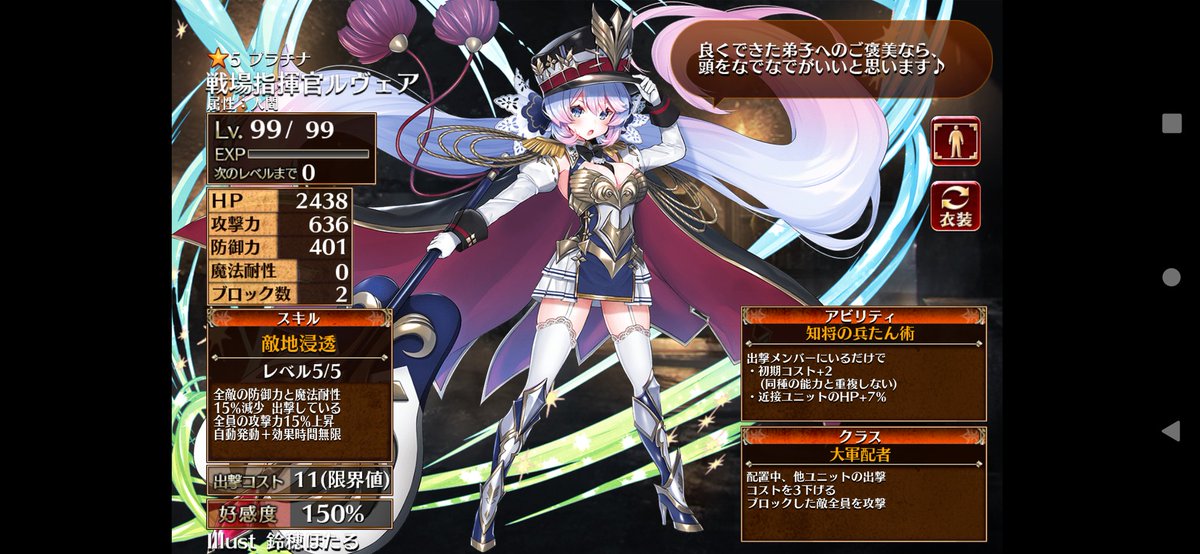This screenshot has height=554, width=1200.
Task: Switch outfit with the 衣装 button
Action: (955, 206)
